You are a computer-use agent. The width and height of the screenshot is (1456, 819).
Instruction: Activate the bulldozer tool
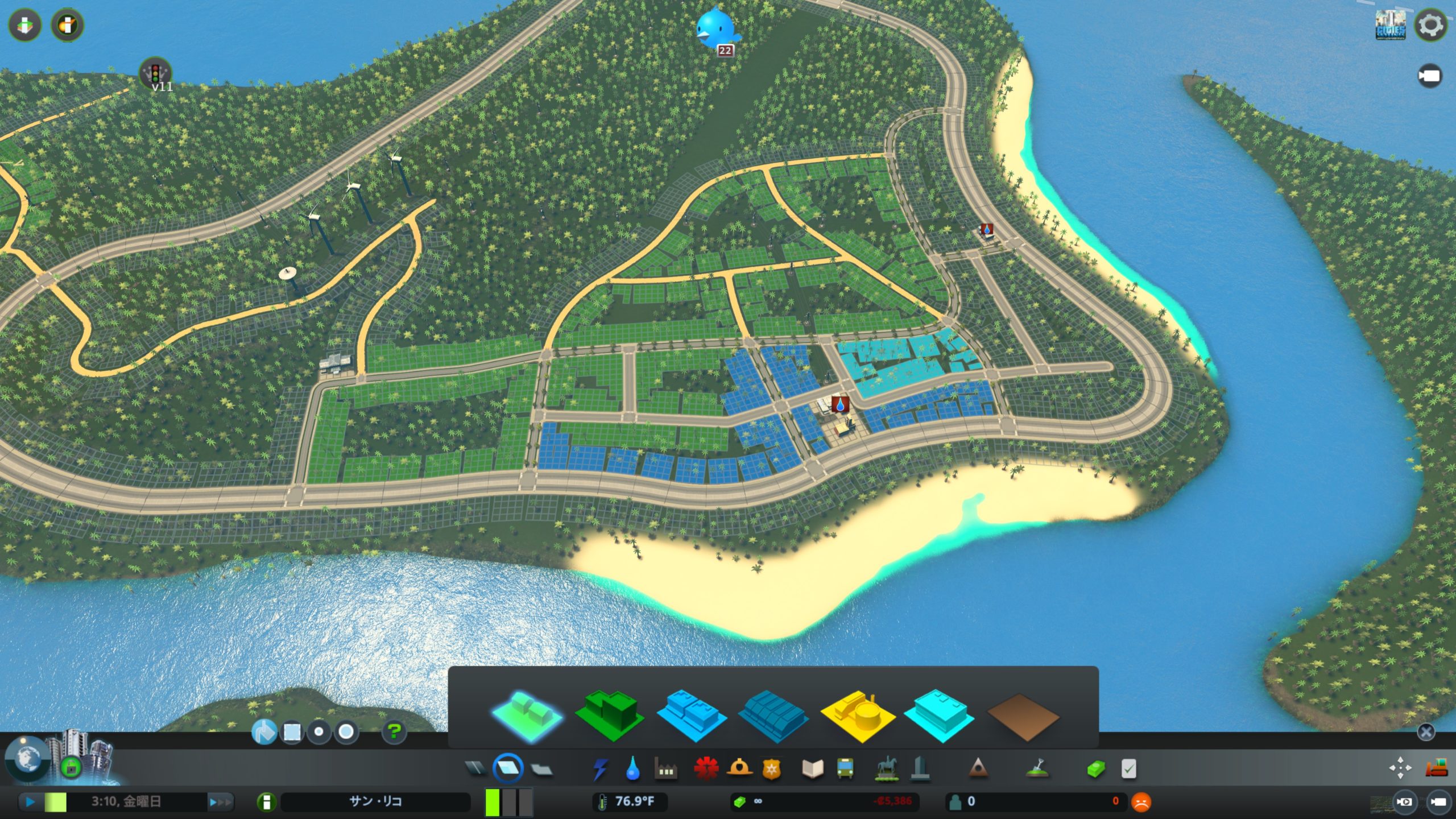pyautogui.click(x=1437, y=768)
